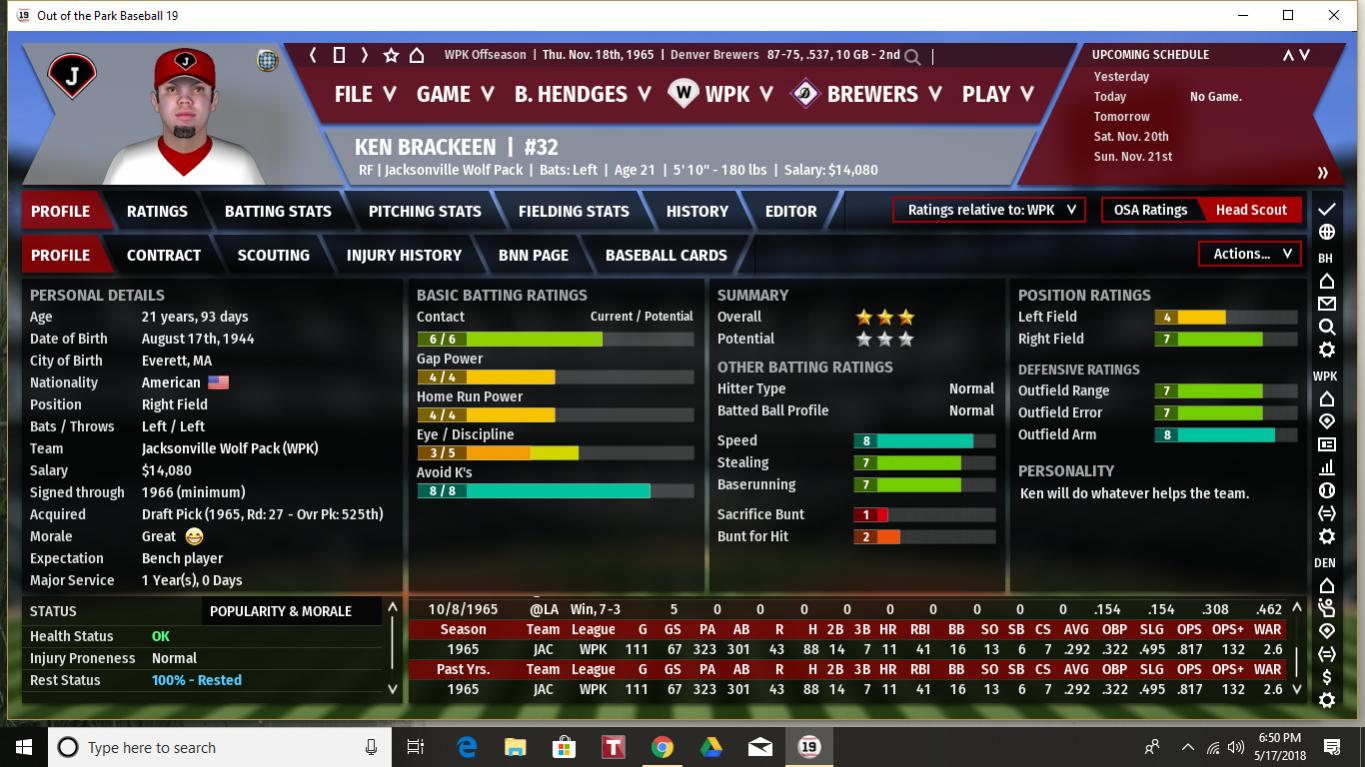
Task: Open the FILE menu
Action: [365, 94]
